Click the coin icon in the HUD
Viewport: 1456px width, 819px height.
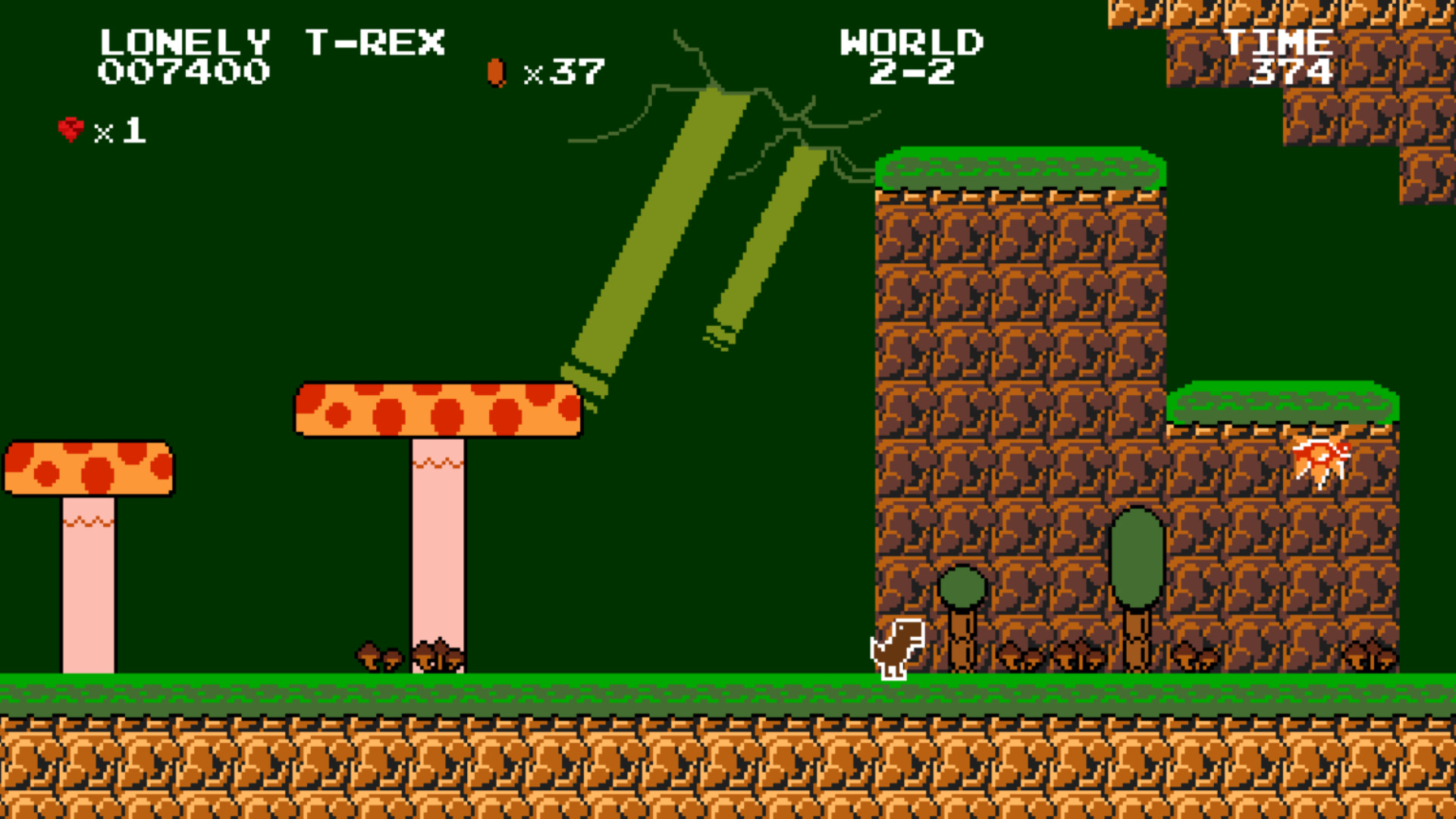click(497, 72)
